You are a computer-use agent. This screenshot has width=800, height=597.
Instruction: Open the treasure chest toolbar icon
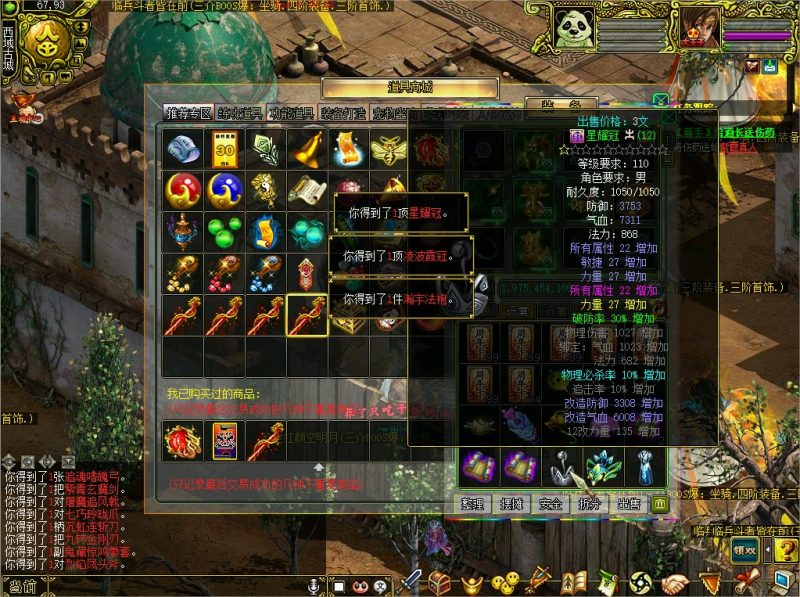click(440, 581)
